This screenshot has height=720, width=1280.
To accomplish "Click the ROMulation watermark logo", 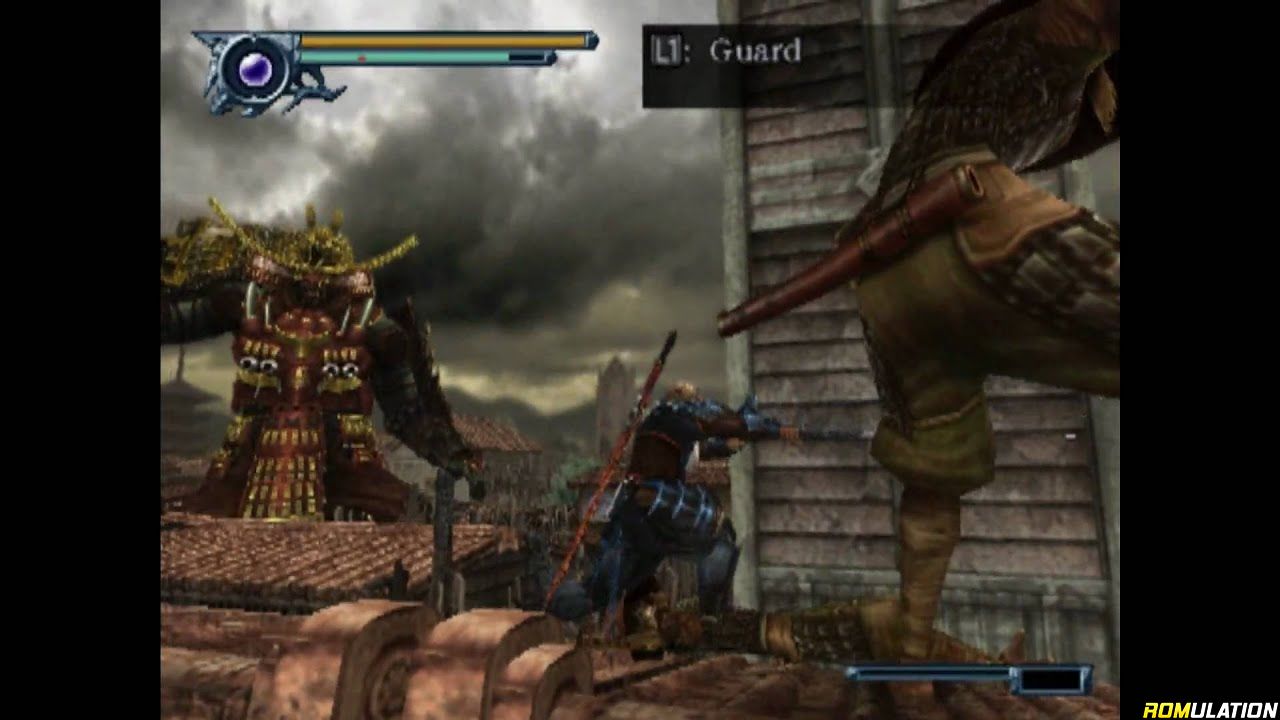I will click(1208, 709).
